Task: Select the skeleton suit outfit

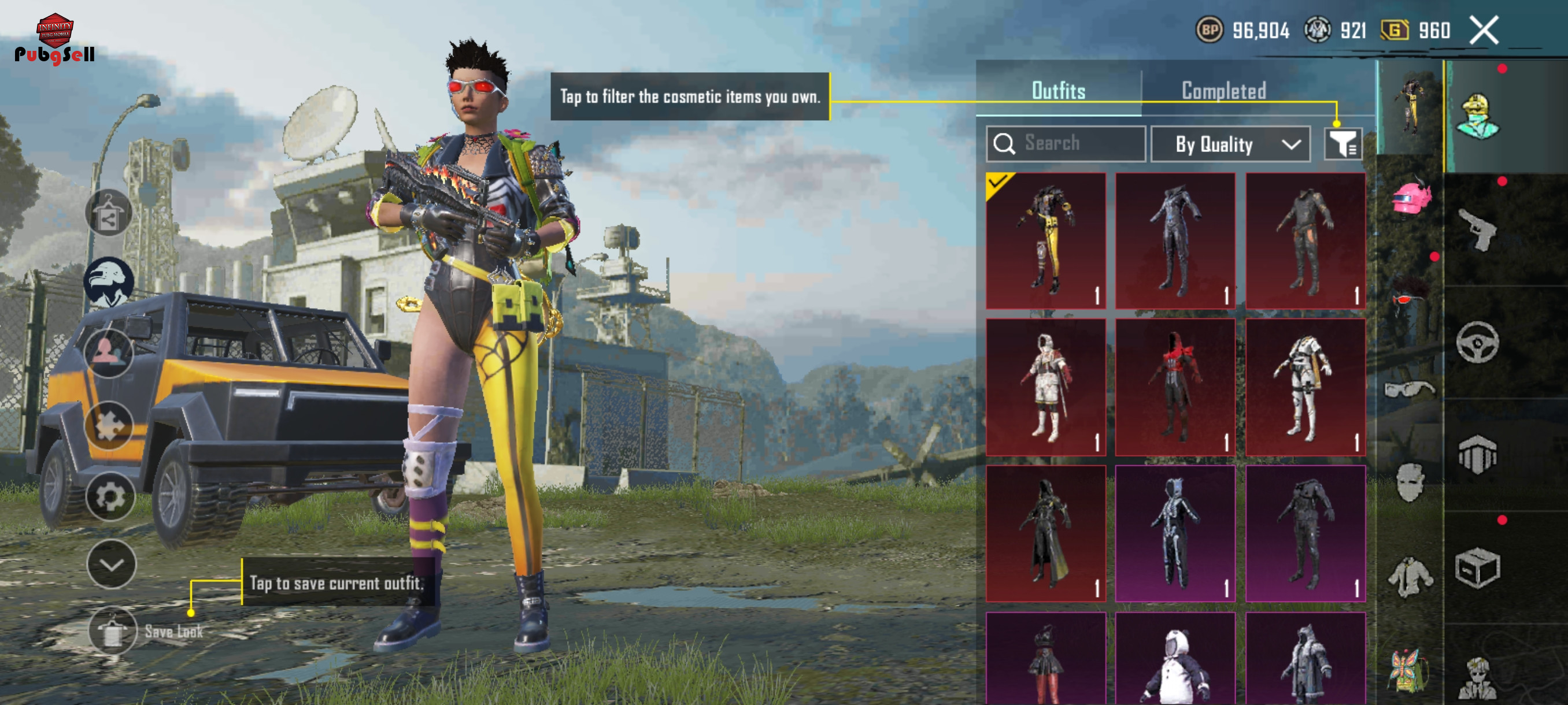Action: 1175,533
